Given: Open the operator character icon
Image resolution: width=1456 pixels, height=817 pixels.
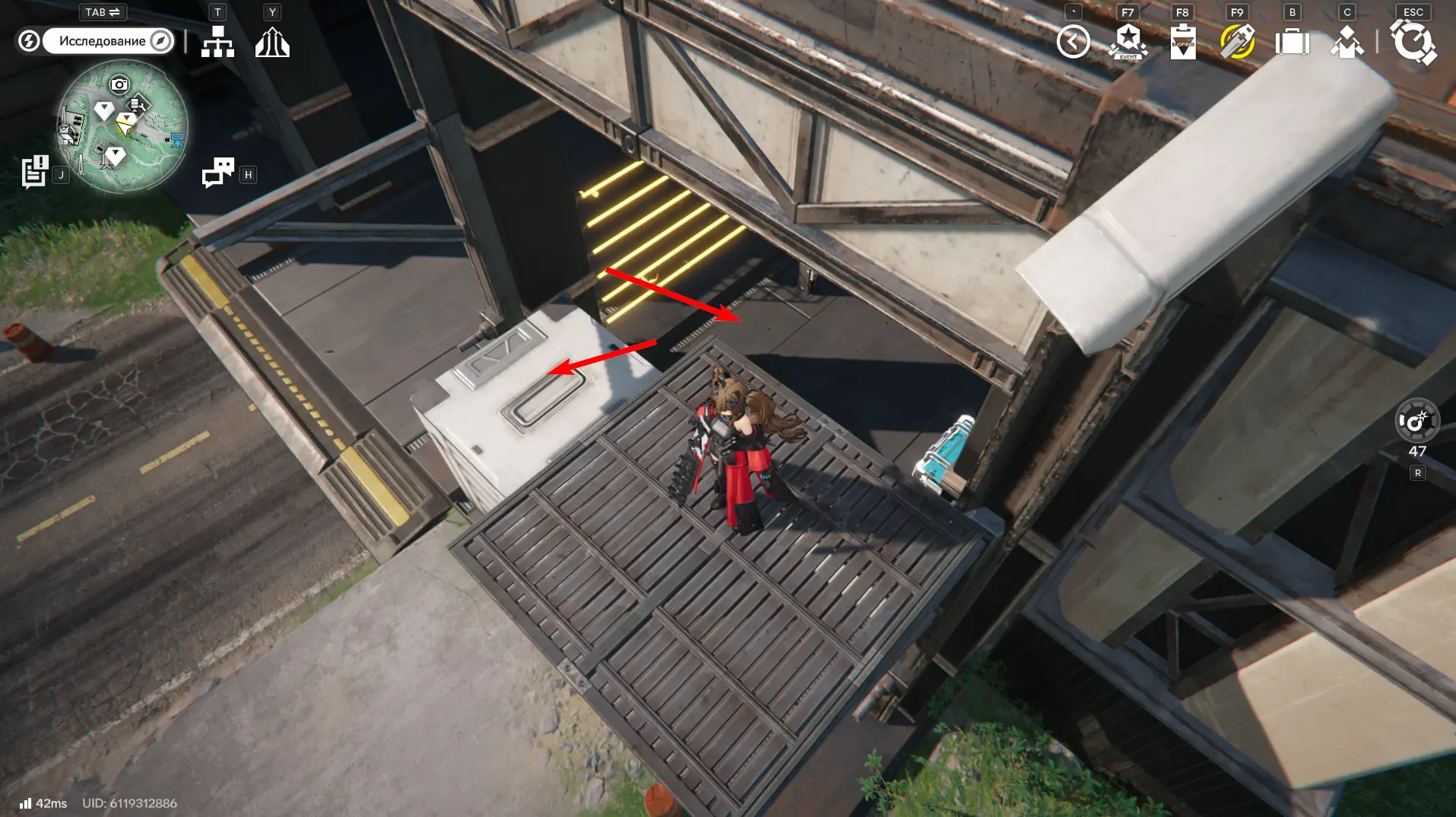Looking at the screenshot, I should coord(1347,42).
